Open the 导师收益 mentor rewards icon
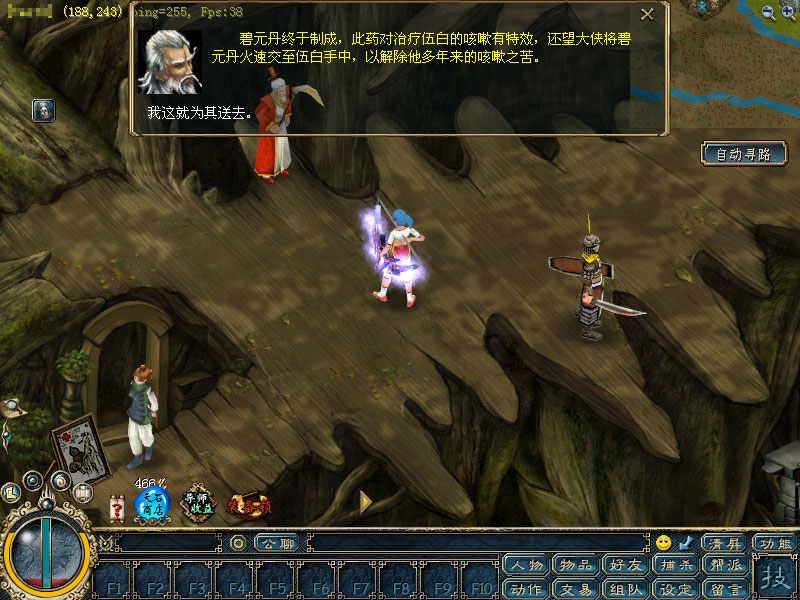Image resolution: width=800 pixels, height=600 pixels. click(198, 503)
